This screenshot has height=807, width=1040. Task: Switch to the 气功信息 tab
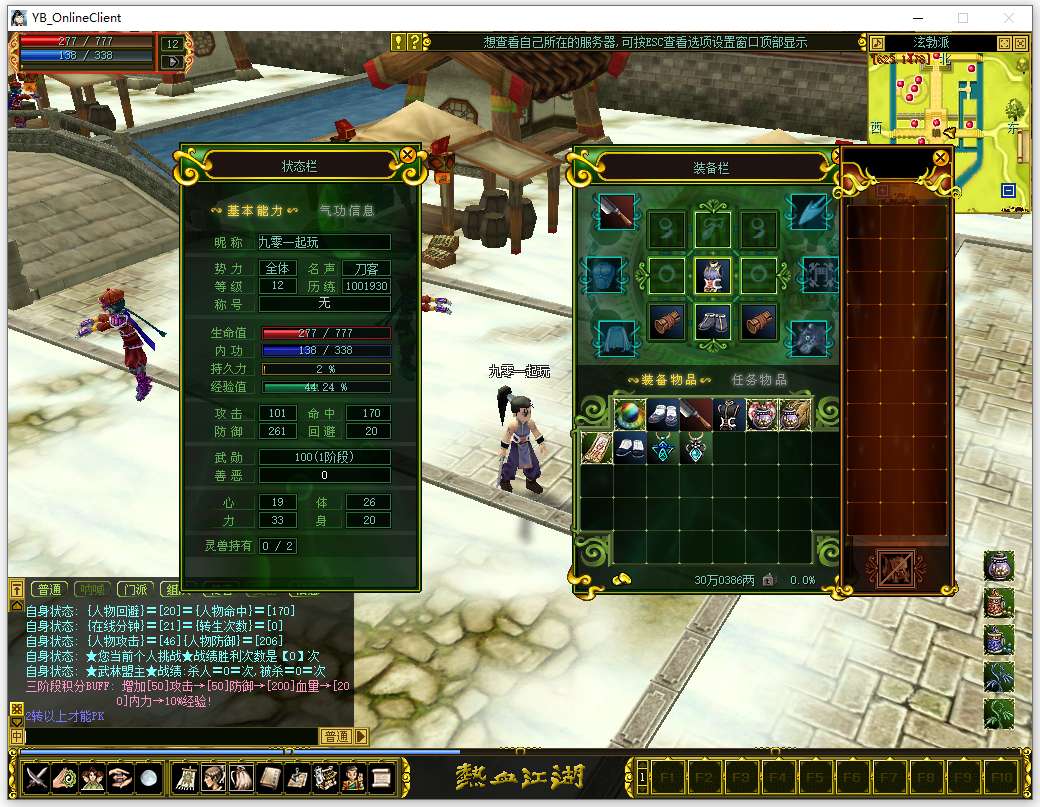pyautogui.click(x=346, y=211)
